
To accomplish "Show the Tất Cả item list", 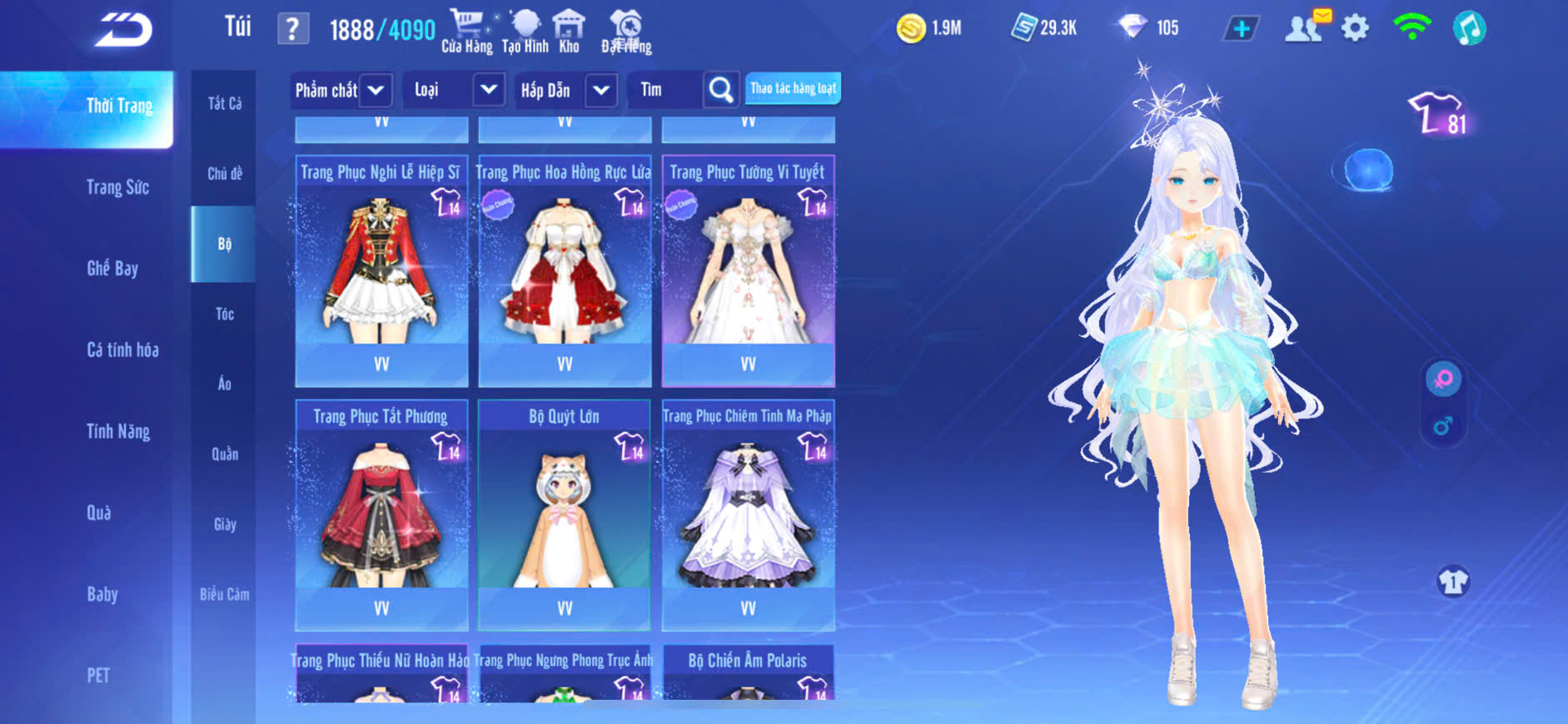I will [x=224, y=103].
